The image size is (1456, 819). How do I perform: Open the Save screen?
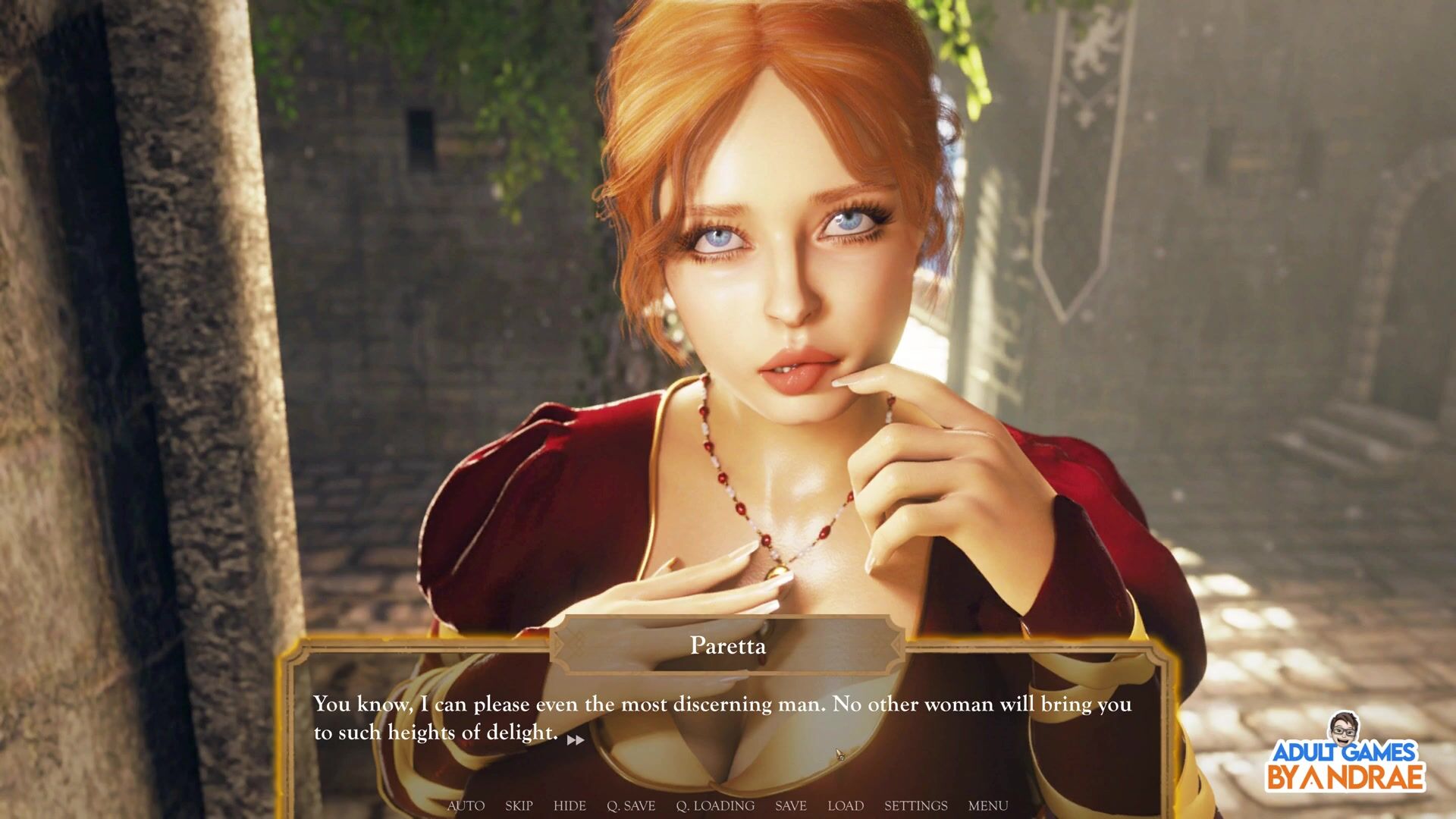point(790,805)
